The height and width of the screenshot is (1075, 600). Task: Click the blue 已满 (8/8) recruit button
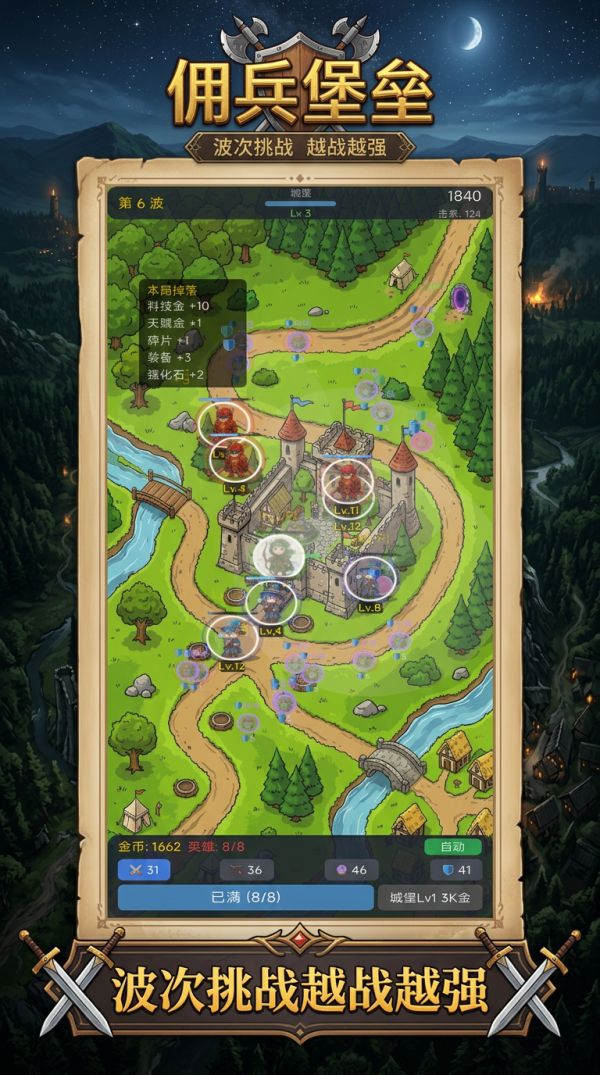[x=244, y=897]
